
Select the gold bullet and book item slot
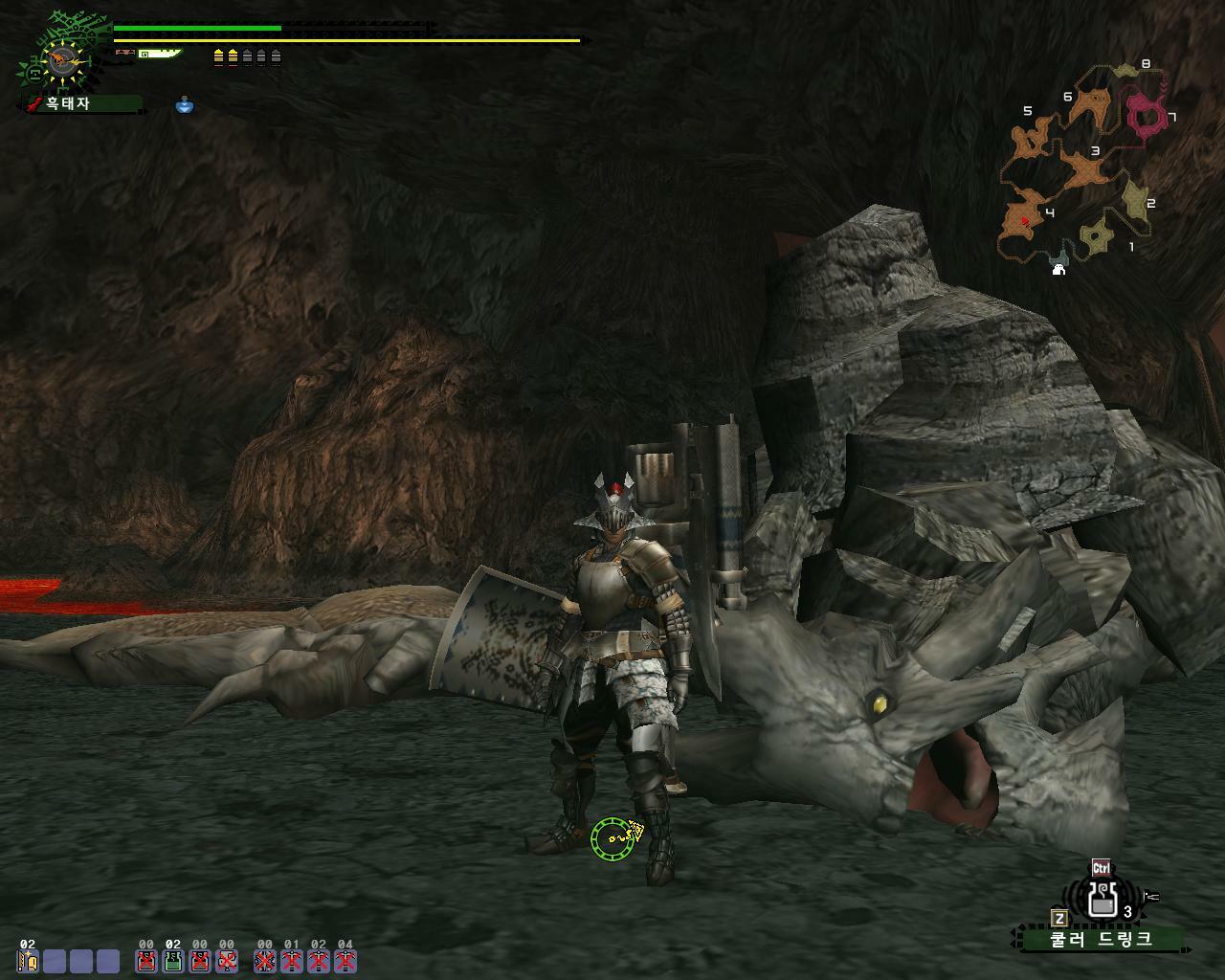27,961
